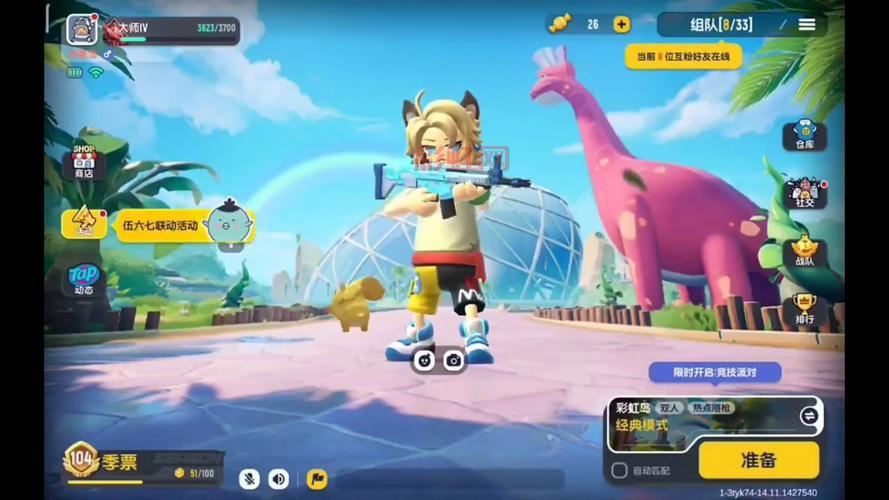Add more candy currency with plus button
The height and width of the screenshot is (500, 889).
click(x=621, y=24)
